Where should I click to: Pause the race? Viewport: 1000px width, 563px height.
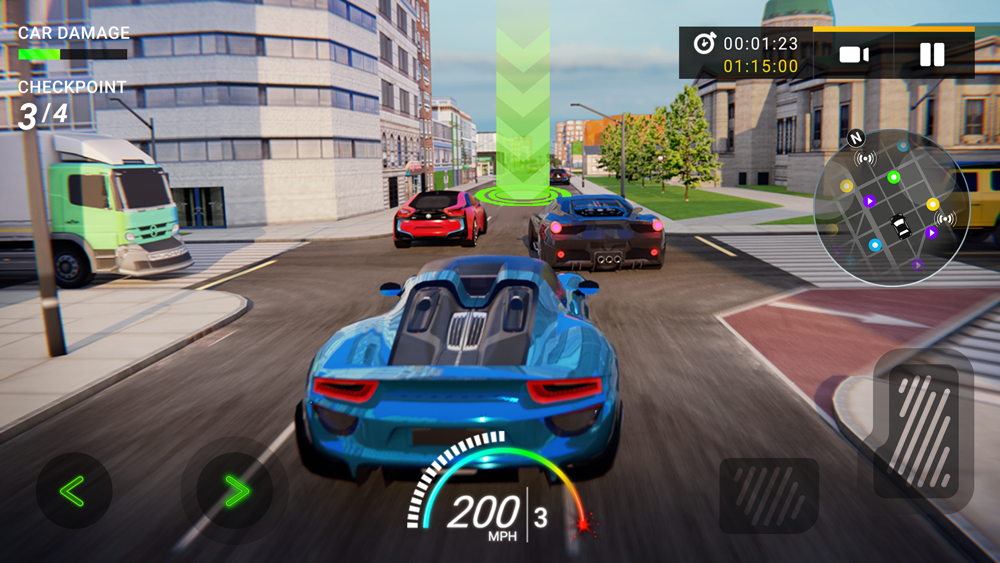click(932, 55)
